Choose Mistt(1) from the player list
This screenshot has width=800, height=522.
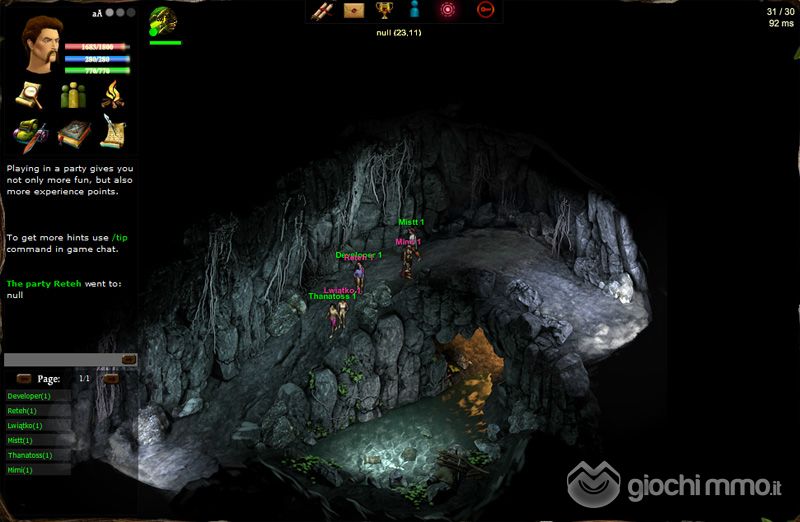36,440
